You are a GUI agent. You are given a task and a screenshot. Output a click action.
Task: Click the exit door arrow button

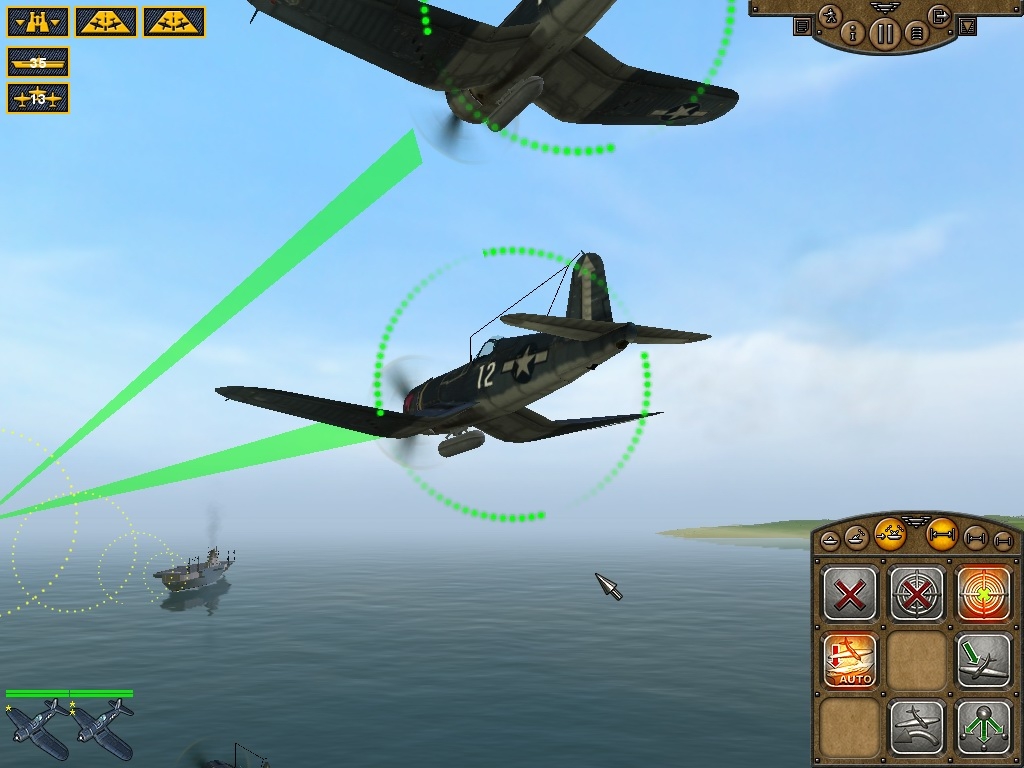[x=939, y=16]
